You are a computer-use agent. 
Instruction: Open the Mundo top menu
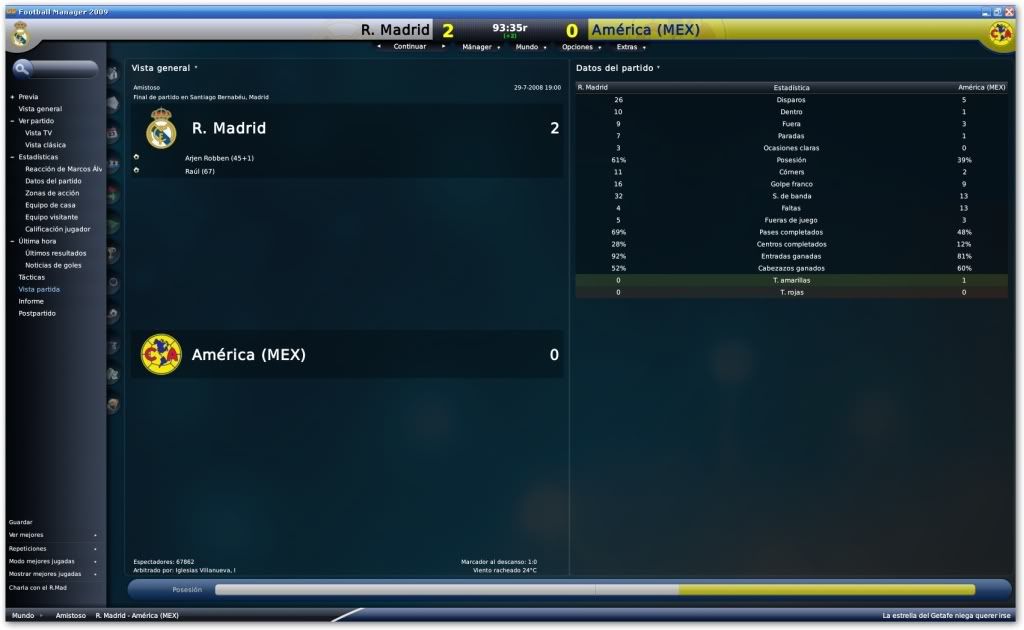click(527, 47)
